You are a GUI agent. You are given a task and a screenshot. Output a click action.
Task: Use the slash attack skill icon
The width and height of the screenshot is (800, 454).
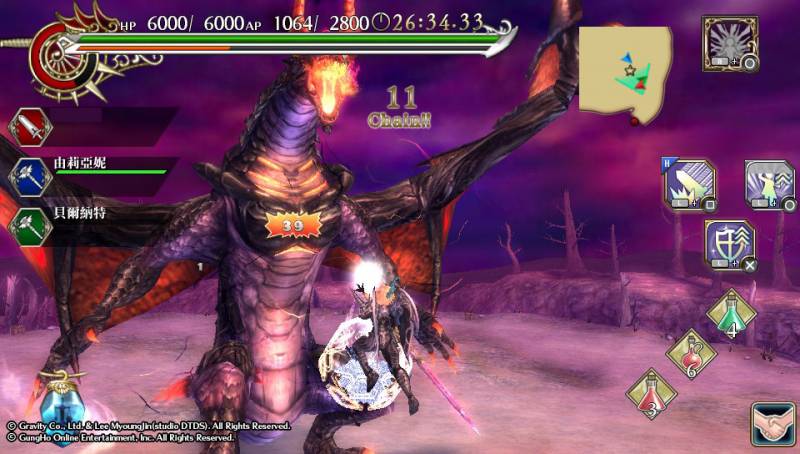pos(687,184)
